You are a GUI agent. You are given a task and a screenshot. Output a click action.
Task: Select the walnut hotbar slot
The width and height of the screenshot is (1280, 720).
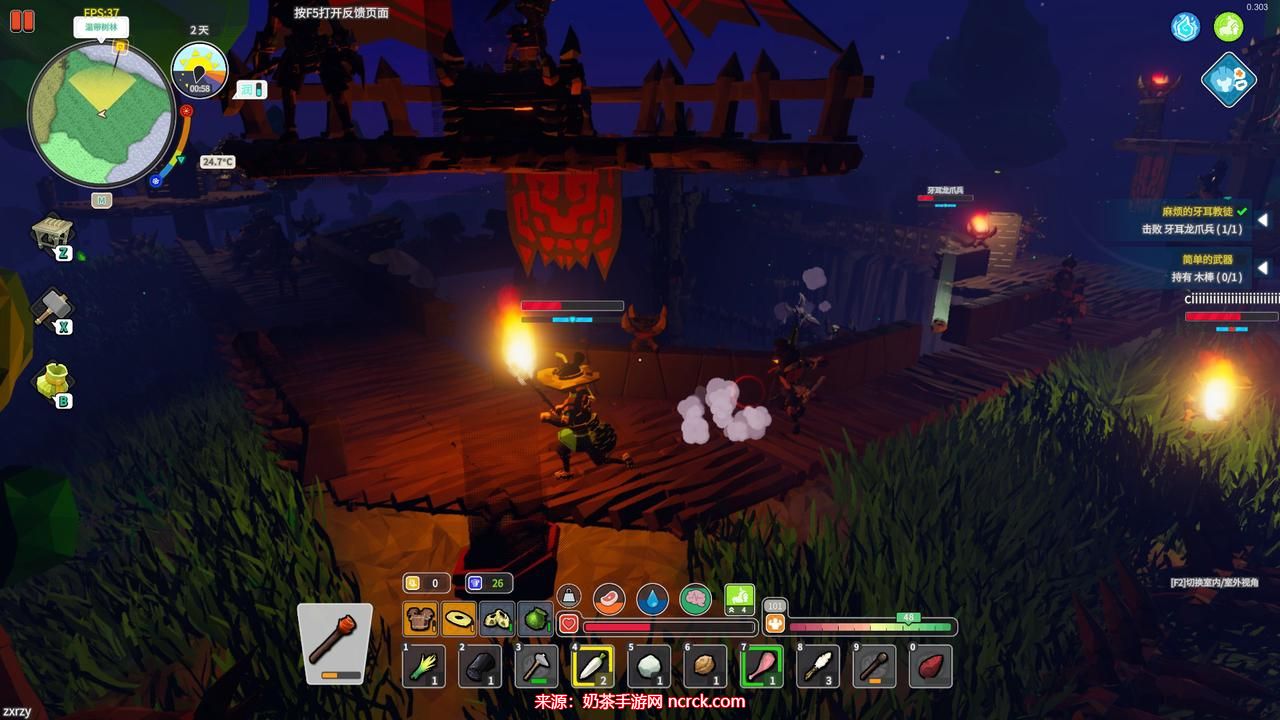coord(705,666)
